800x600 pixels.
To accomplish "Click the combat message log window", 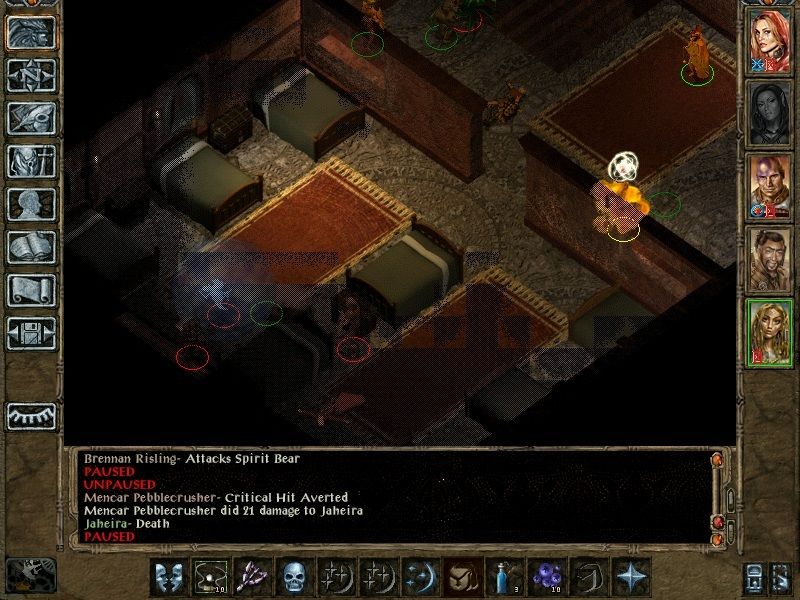I will (x=390, y=497).
